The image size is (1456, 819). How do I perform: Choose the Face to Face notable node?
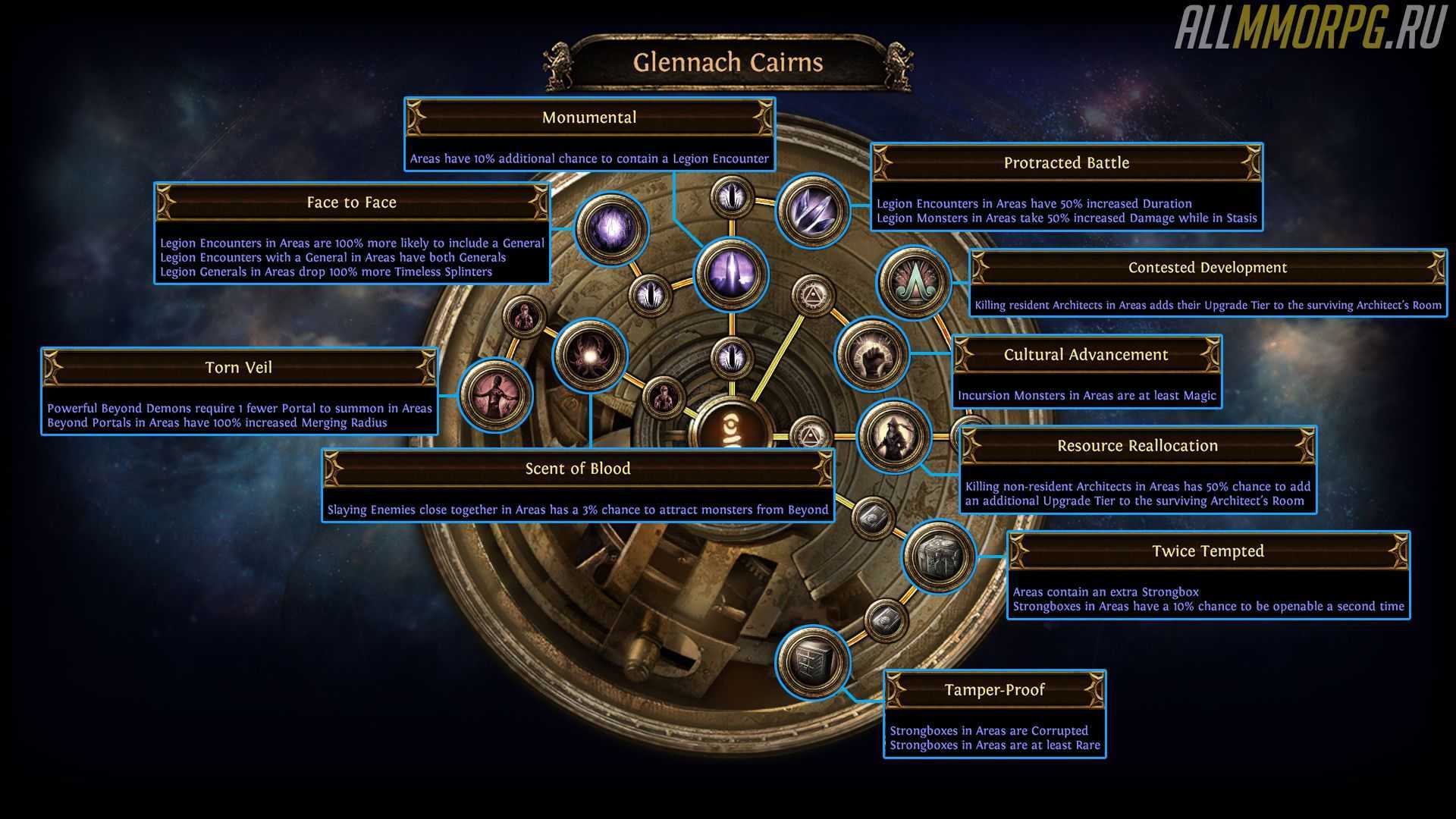(611, 229)
